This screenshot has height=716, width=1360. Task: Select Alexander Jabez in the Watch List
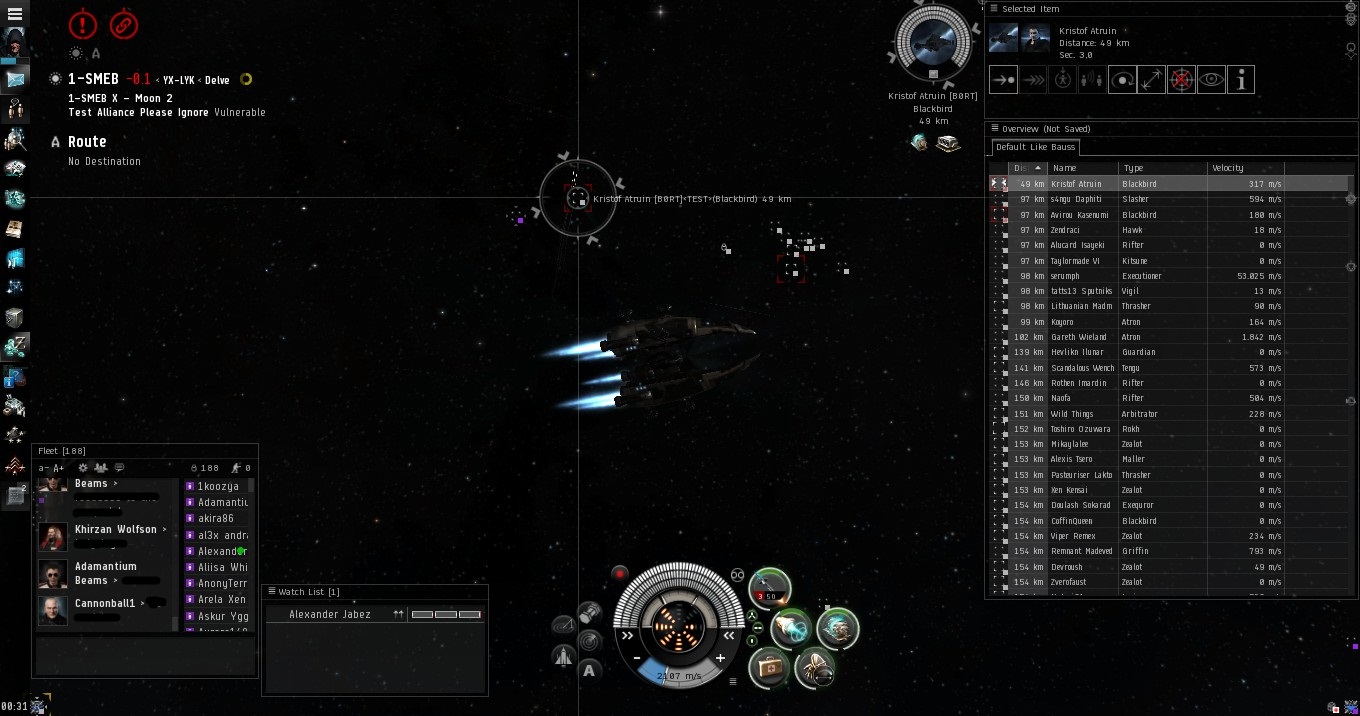point(330,614)
